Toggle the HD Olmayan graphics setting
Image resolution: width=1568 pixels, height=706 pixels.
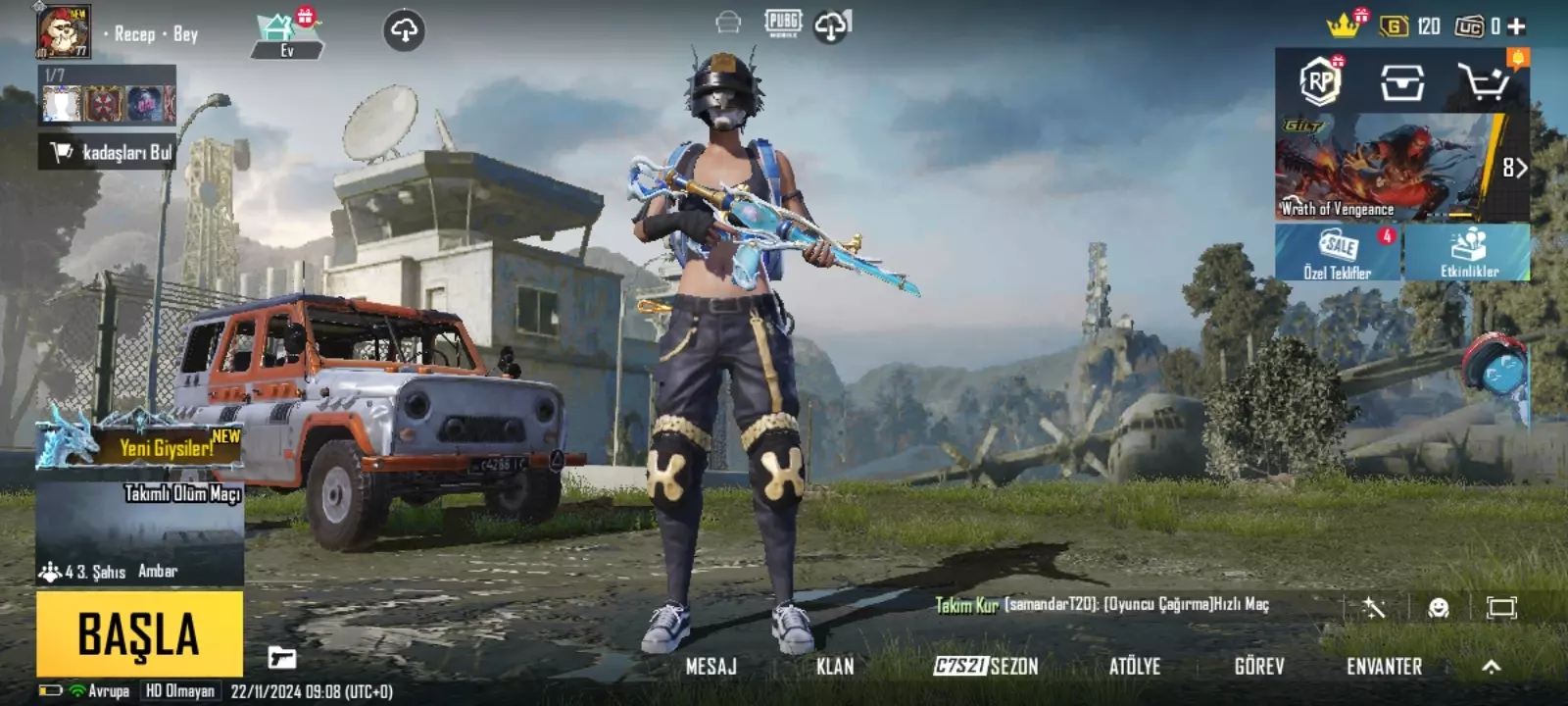tap(179, 689)
